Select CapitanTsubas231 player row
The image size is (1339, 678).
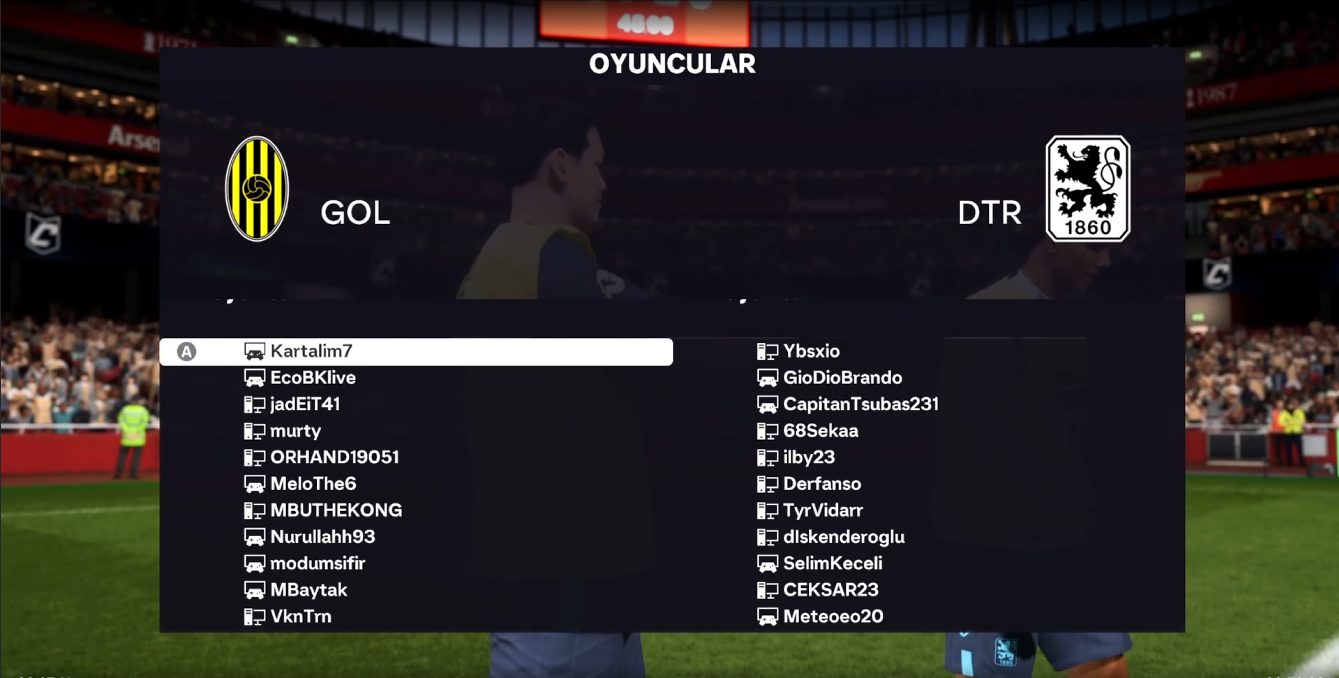pyautogui.click(x=860, y=405)
